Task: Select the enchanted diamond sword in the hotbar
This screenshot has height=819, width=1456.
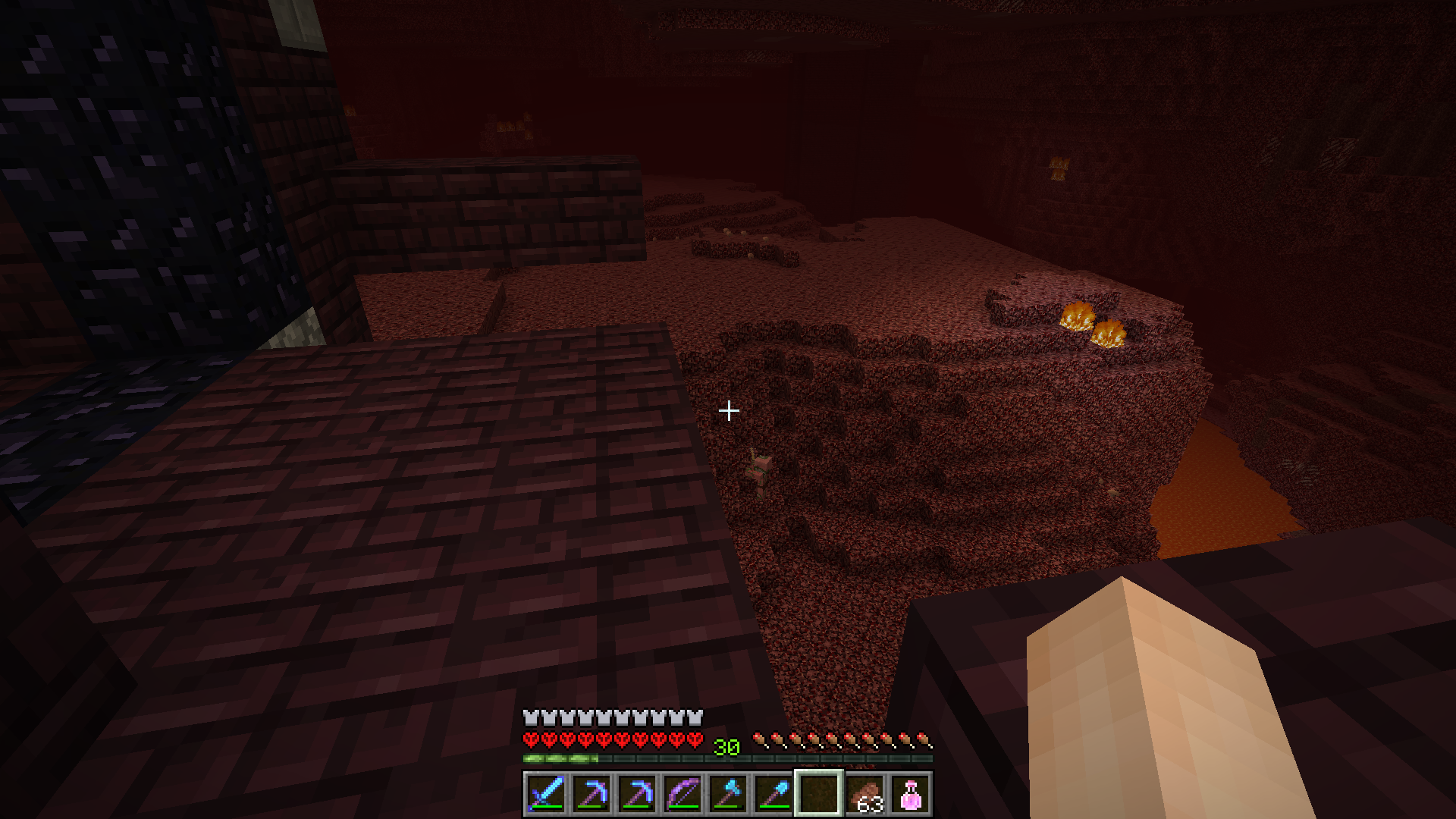Action: 548,795
